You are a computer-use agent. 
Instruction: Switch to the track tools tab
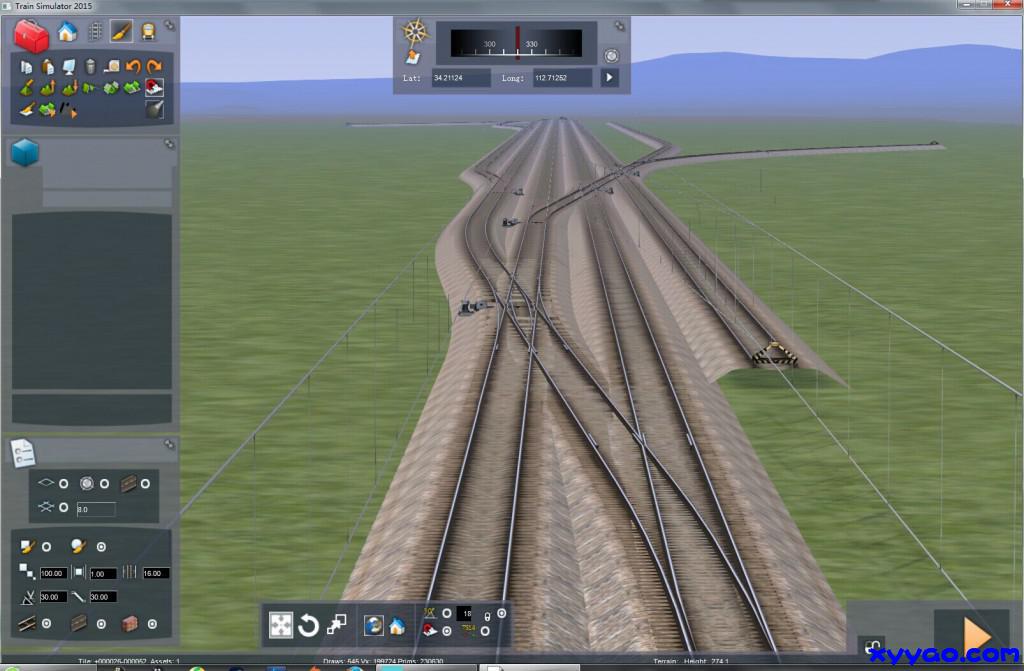click(95, 31)
